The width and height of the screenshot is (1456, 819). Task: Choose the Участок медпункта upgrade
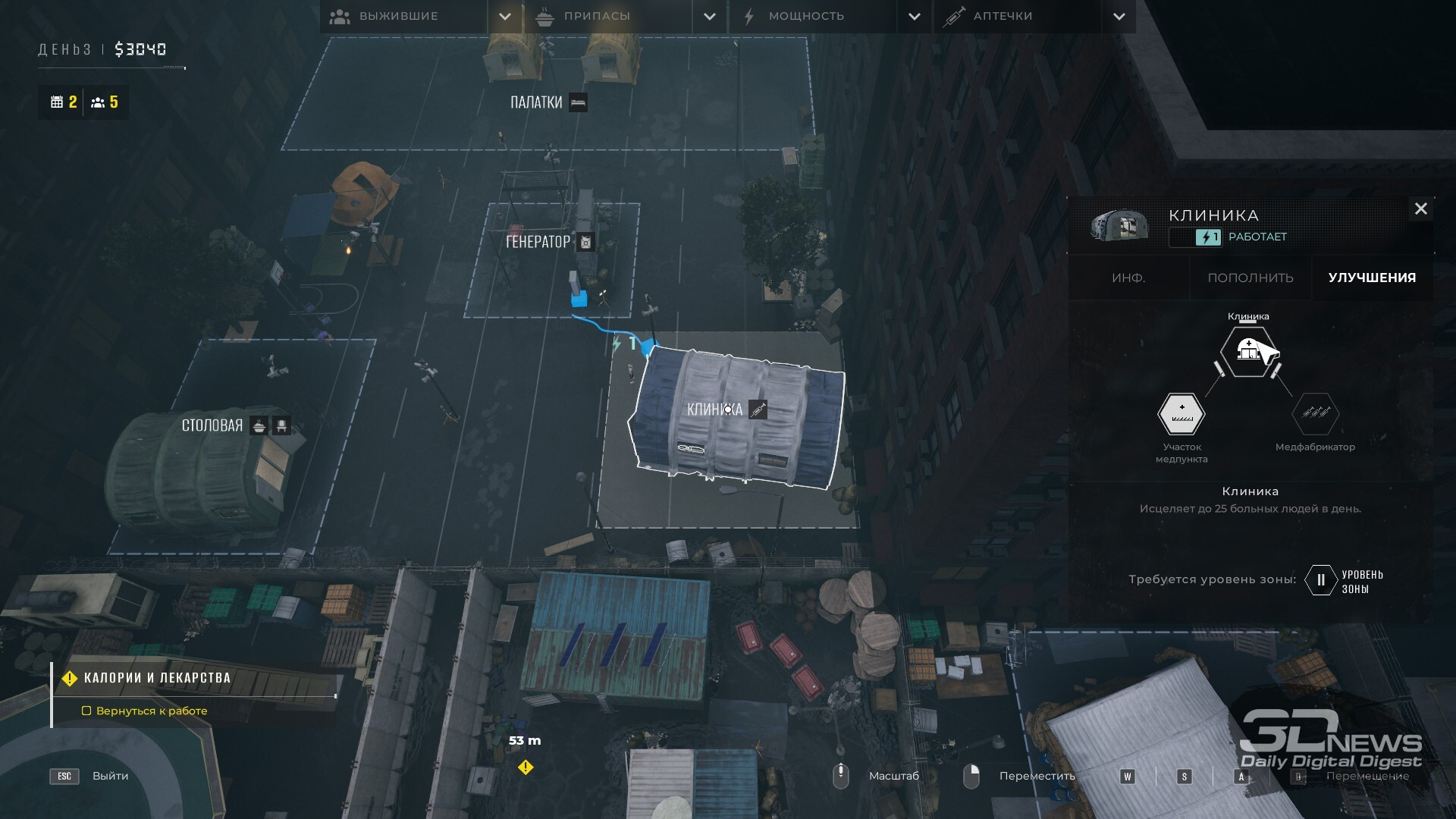click(x=1181, y=414)
